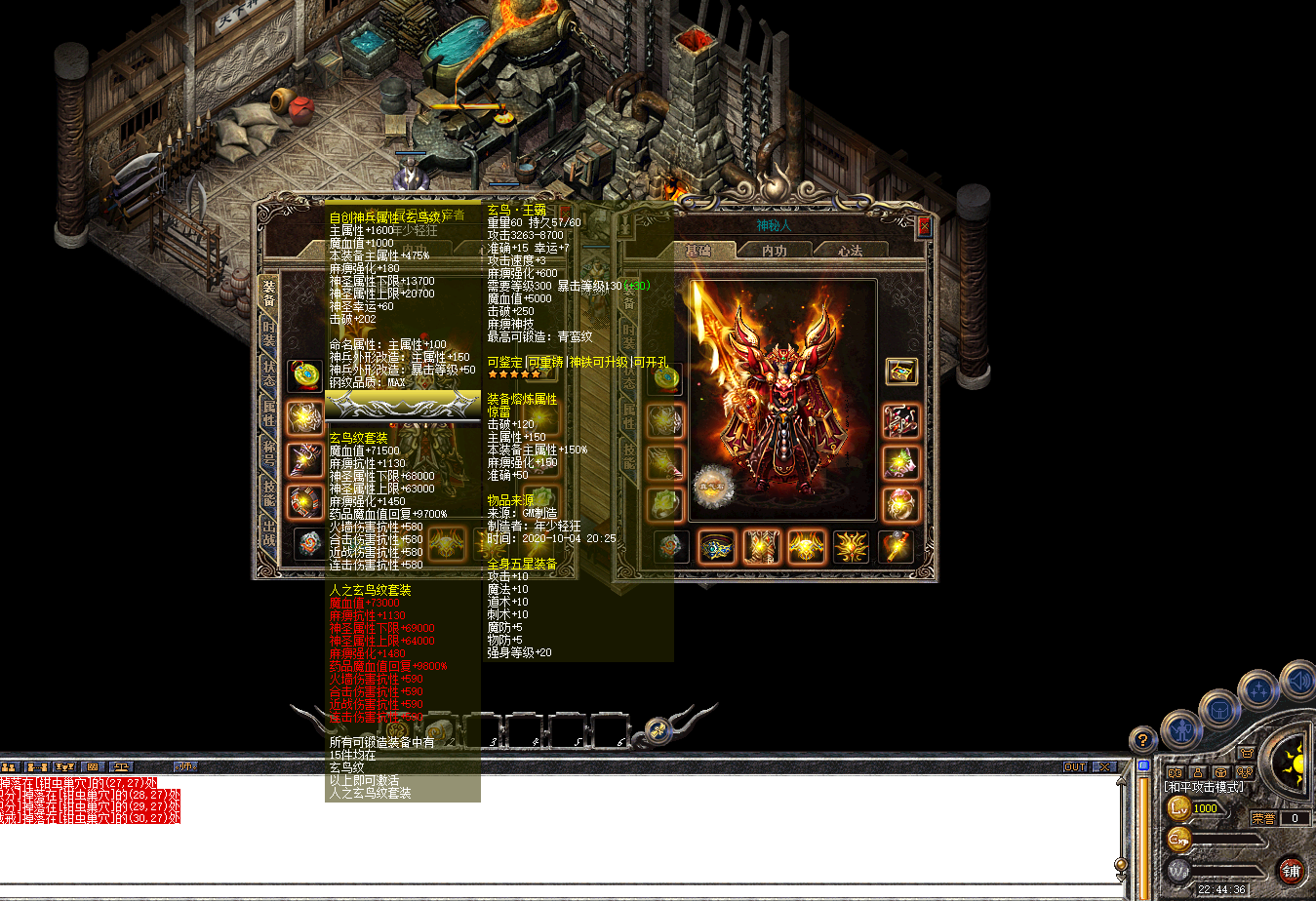Switch to the 内功 tab
The width and height of the screenshot is (1316, 901).
(x=774, y=251)
